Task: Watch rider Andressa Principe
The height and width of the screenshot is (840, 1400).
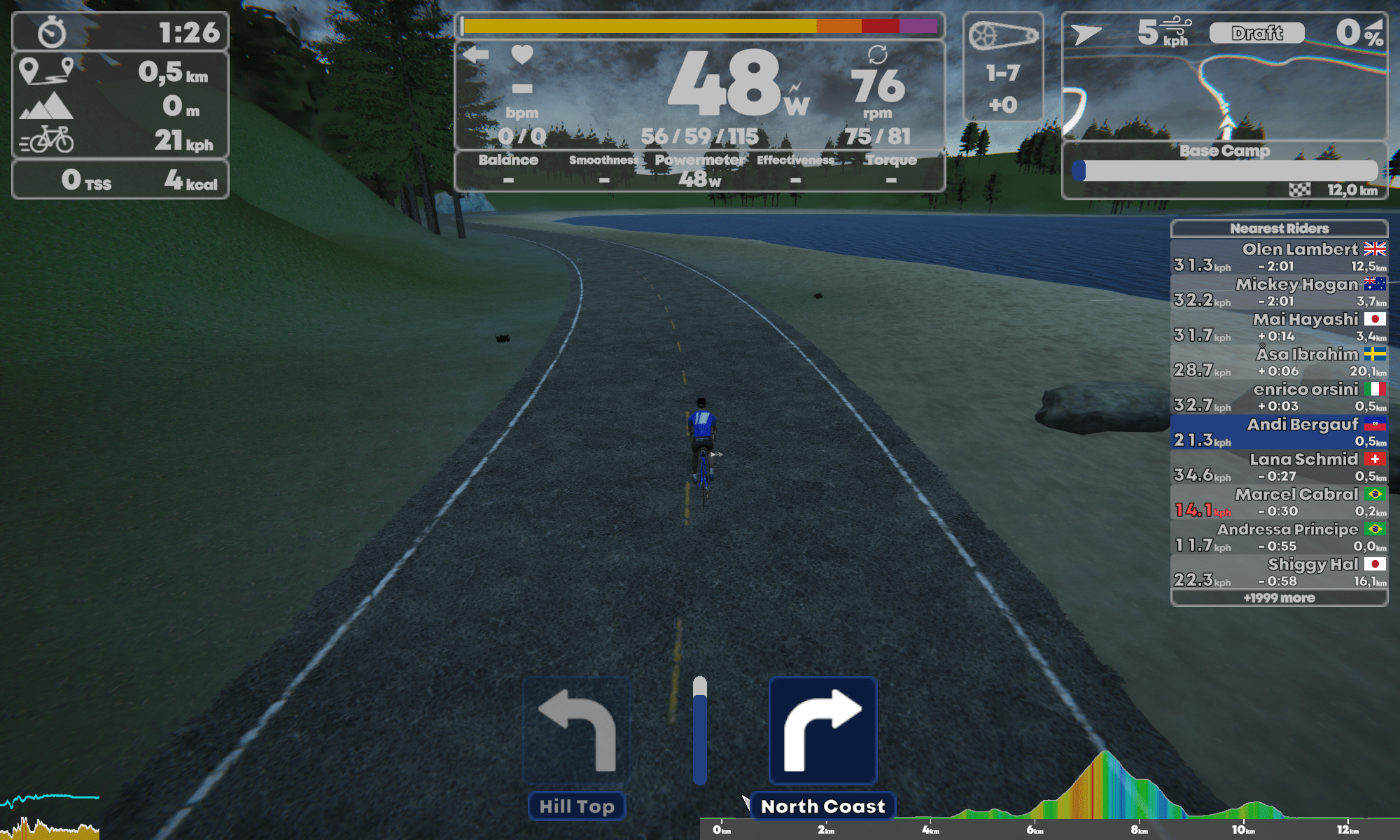Action: (1279, 537)
